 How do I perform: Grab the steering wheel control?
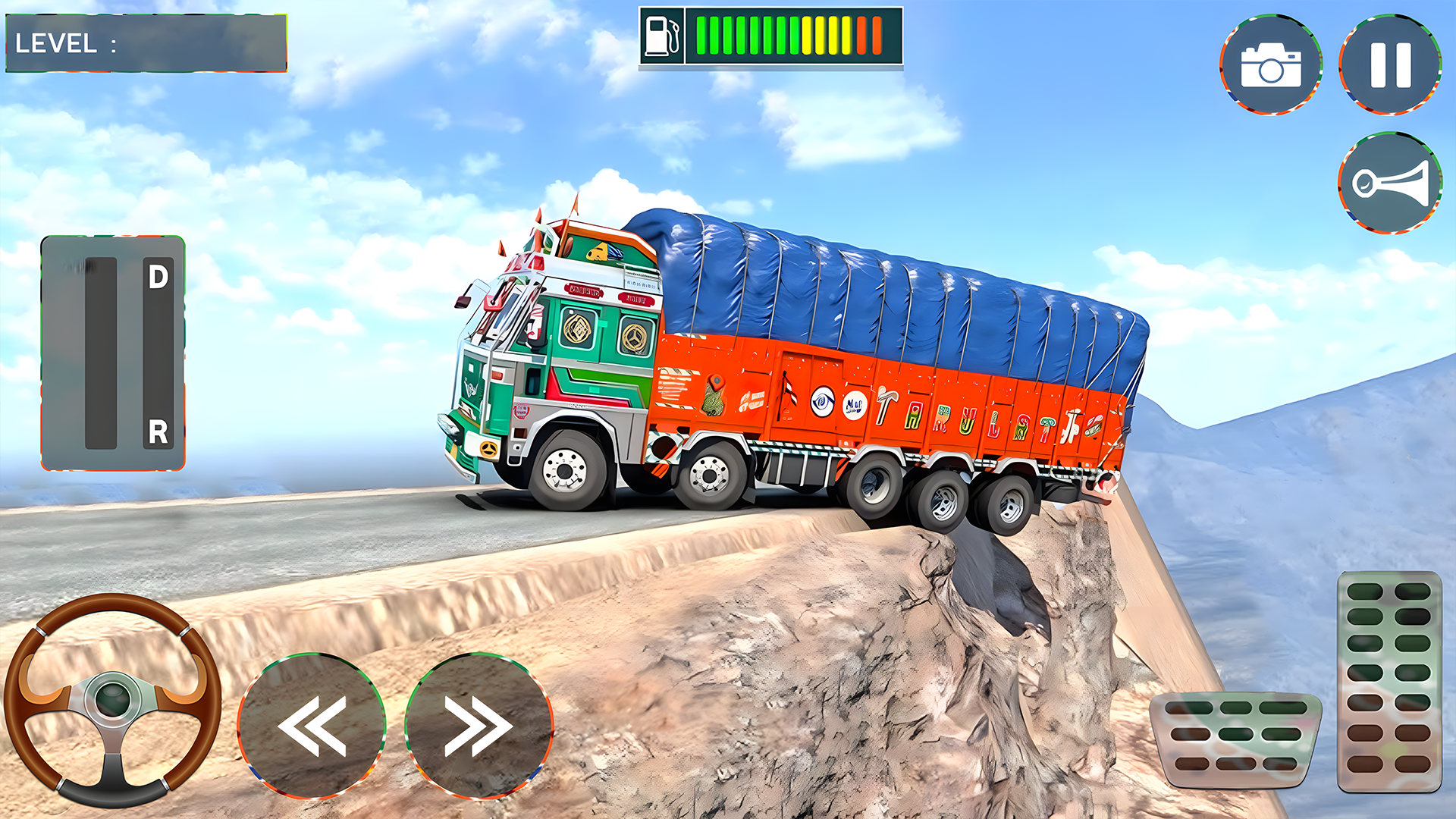pos(112,699)
